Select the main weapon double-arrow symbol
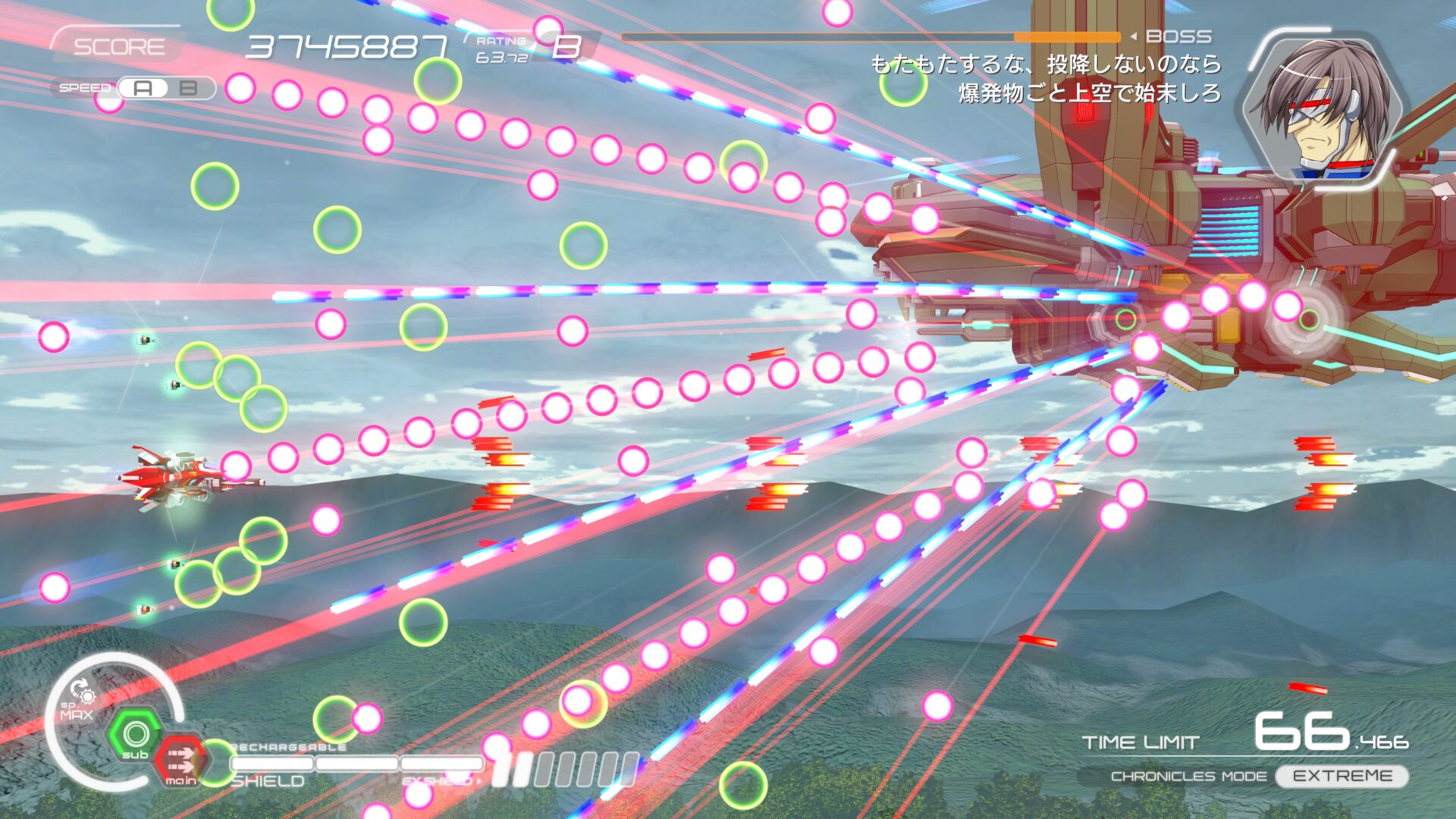Image resolution: width=1456 pixels, height=819 pixels. (x=182, y=758)
